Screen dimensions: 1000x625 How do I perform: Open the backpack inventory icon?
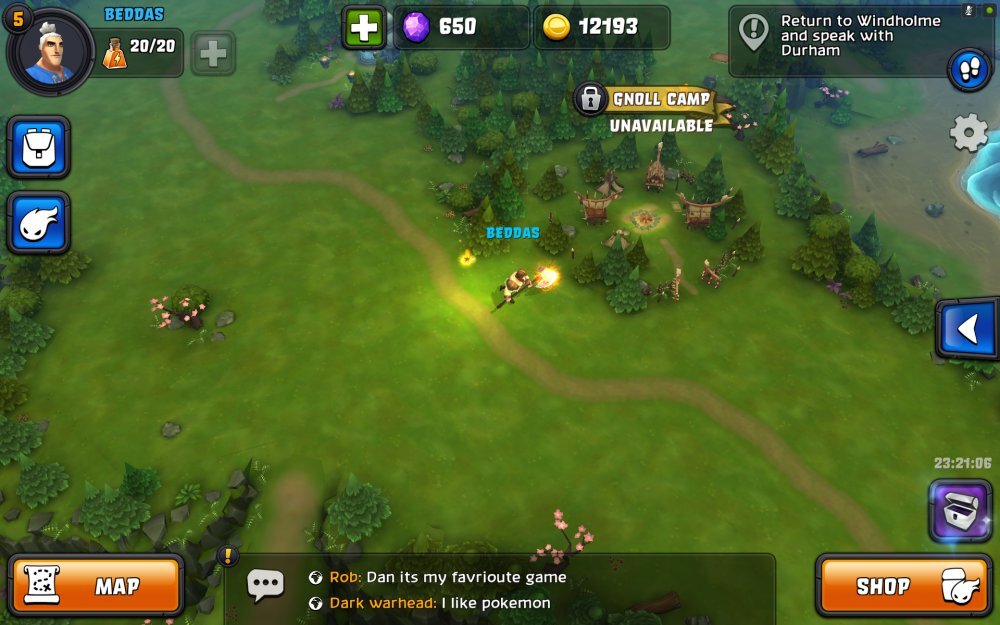click(x=39, y=148)
